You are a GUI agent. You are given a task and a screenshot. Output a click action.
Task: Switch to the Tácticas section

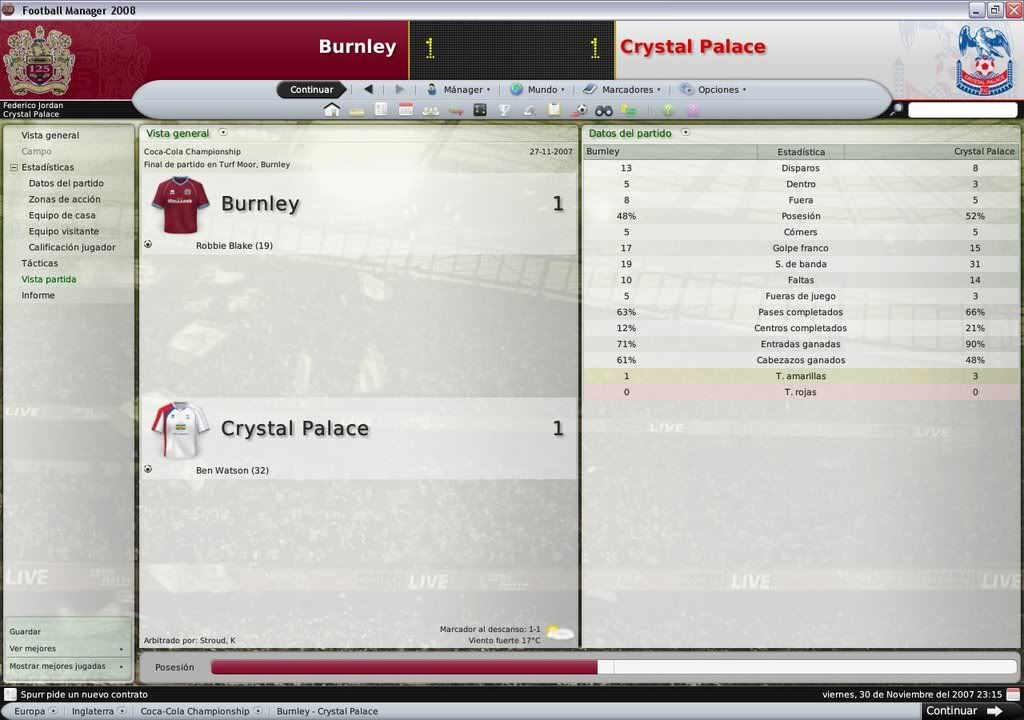tap(40, 263)
